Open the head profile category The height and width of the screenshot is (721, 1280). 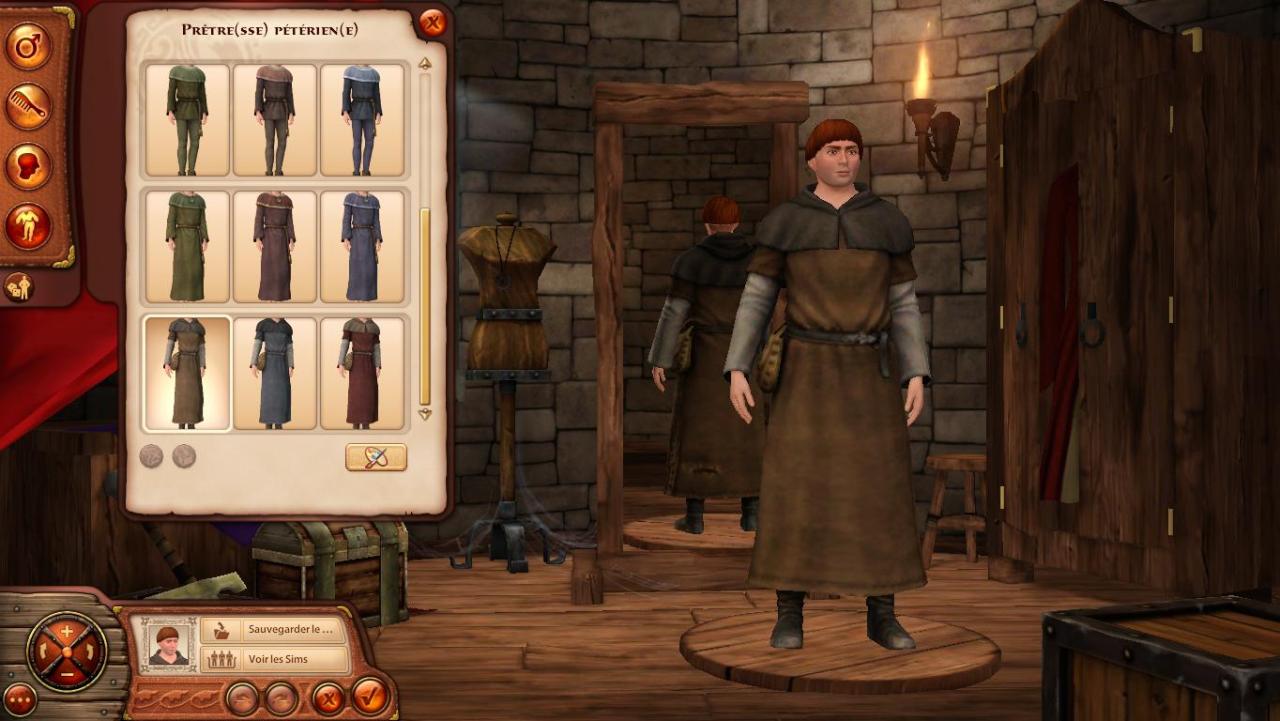(x=28, y=166)
